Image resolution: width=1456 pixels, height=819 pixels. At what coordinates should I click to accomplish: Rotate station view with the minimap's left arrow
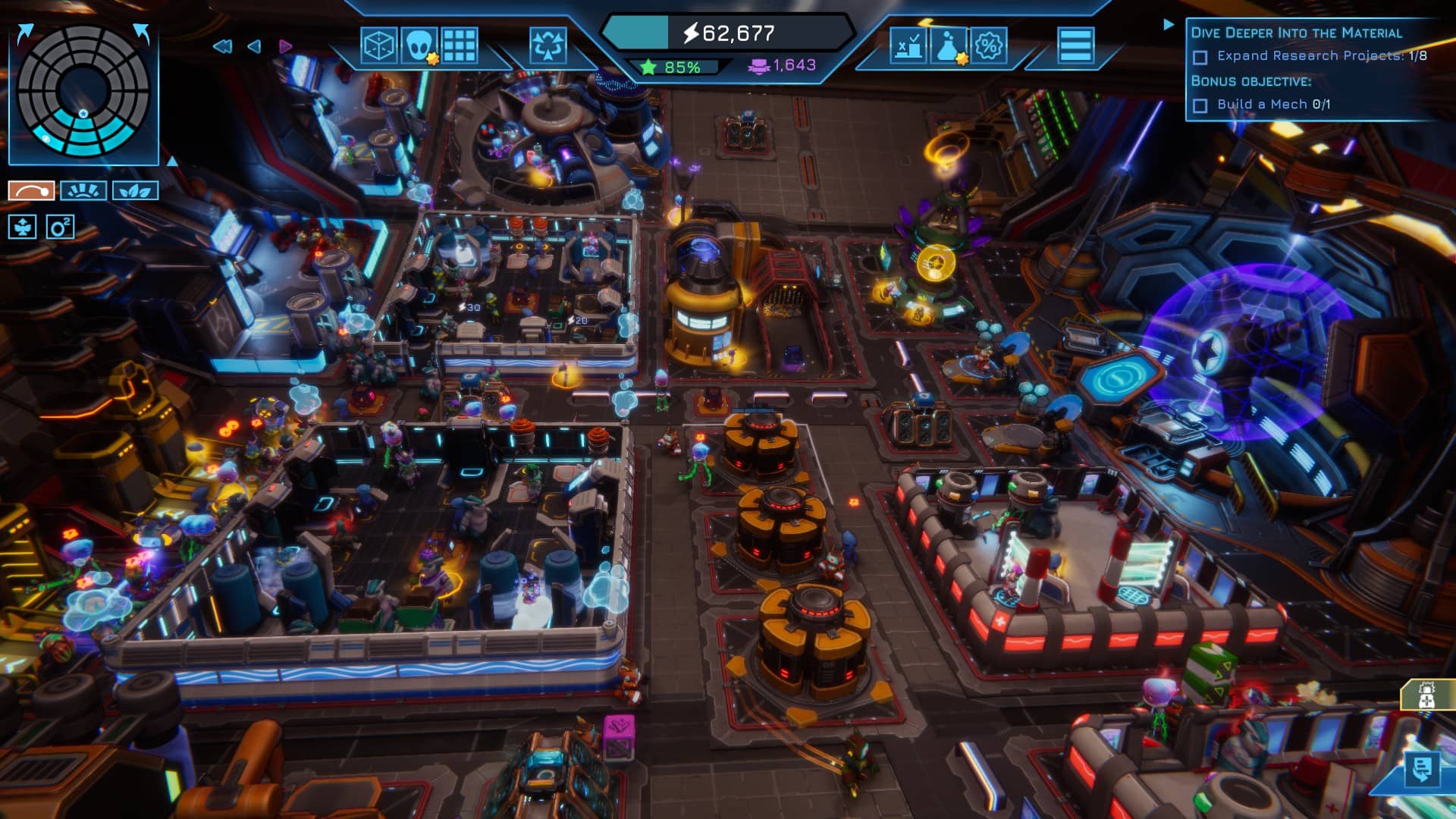tap(25, 33)
